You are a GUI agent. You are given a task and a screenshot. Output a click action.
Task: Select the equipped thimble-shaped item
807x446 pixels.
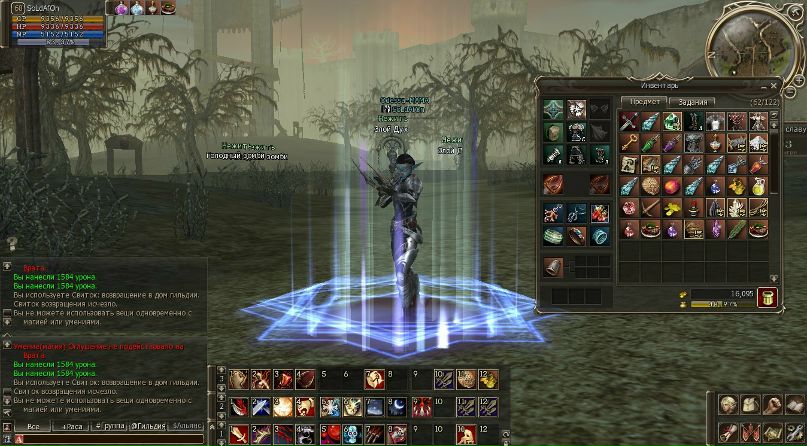coord(553,266)
